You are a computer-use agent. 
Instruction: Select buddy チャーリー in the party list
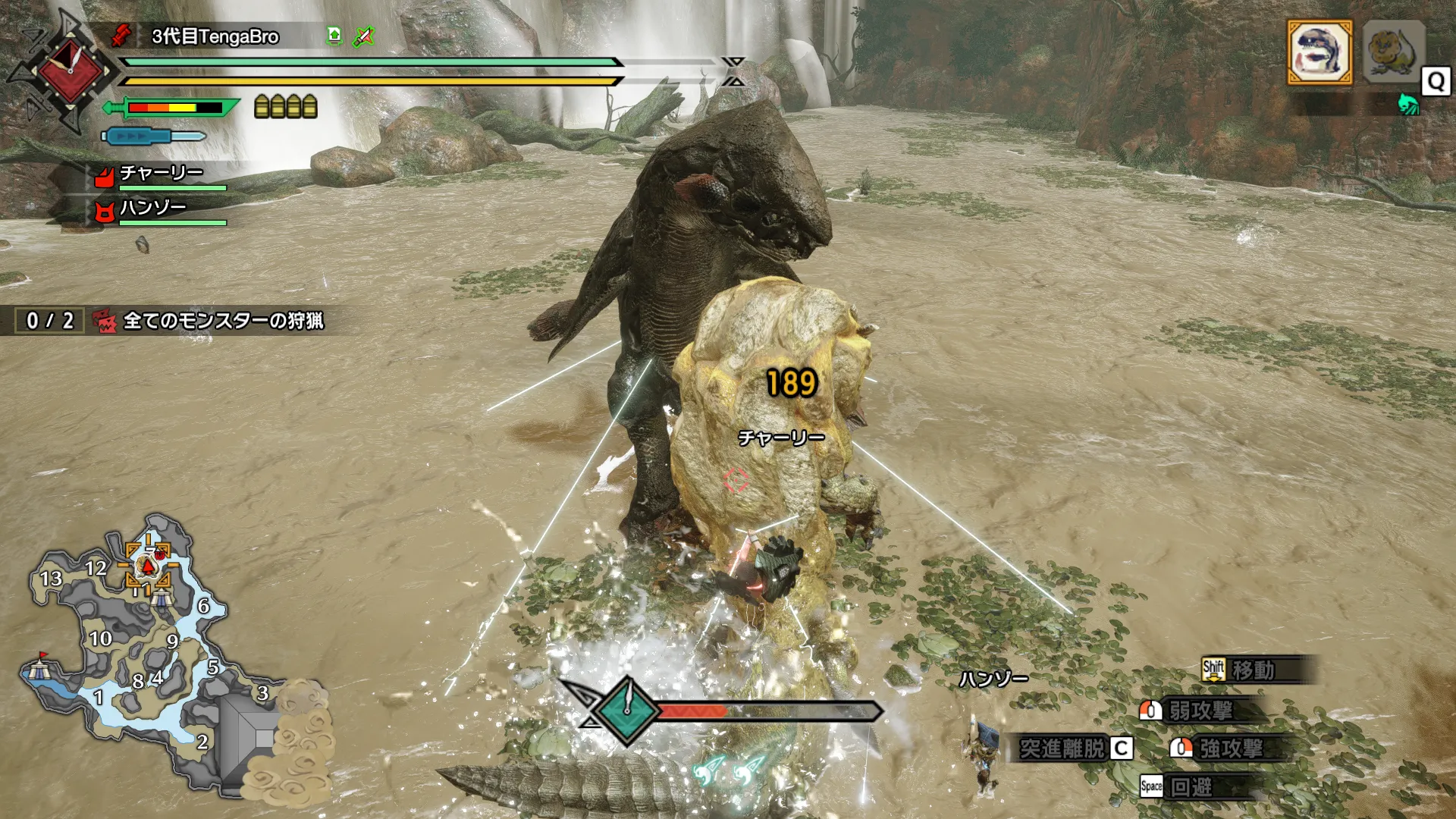coord(161,173)
